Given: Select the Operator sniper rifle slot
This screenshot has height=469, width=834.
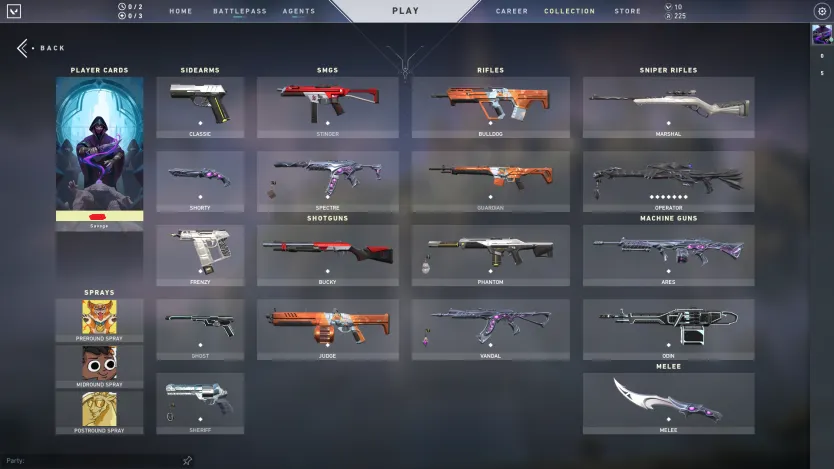Looking at the screenshot, I should pos(668,181).
